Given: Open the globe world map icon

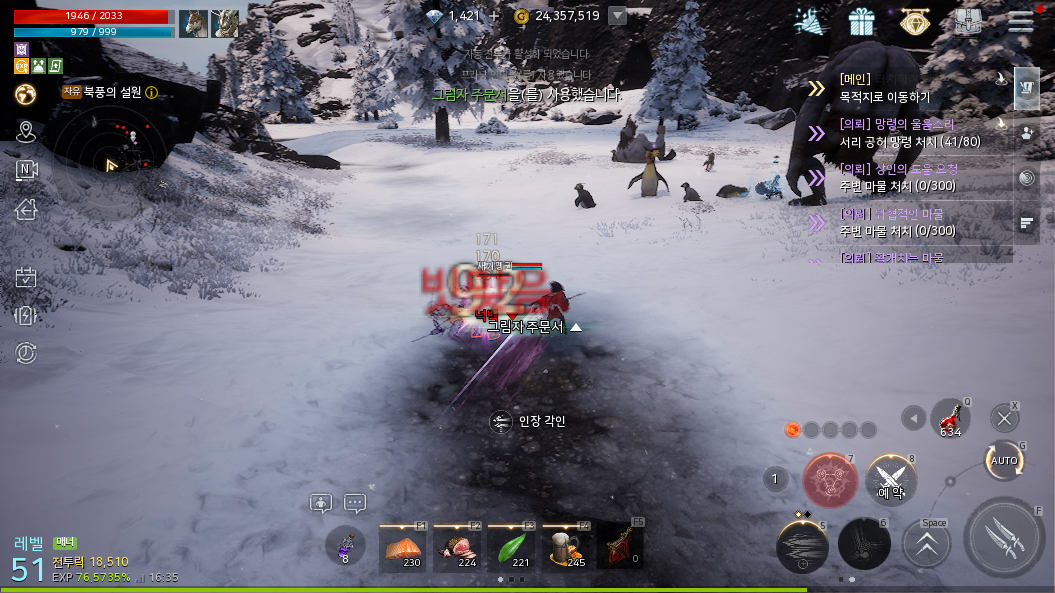Looking at the screenshot, I should (26, 94).
